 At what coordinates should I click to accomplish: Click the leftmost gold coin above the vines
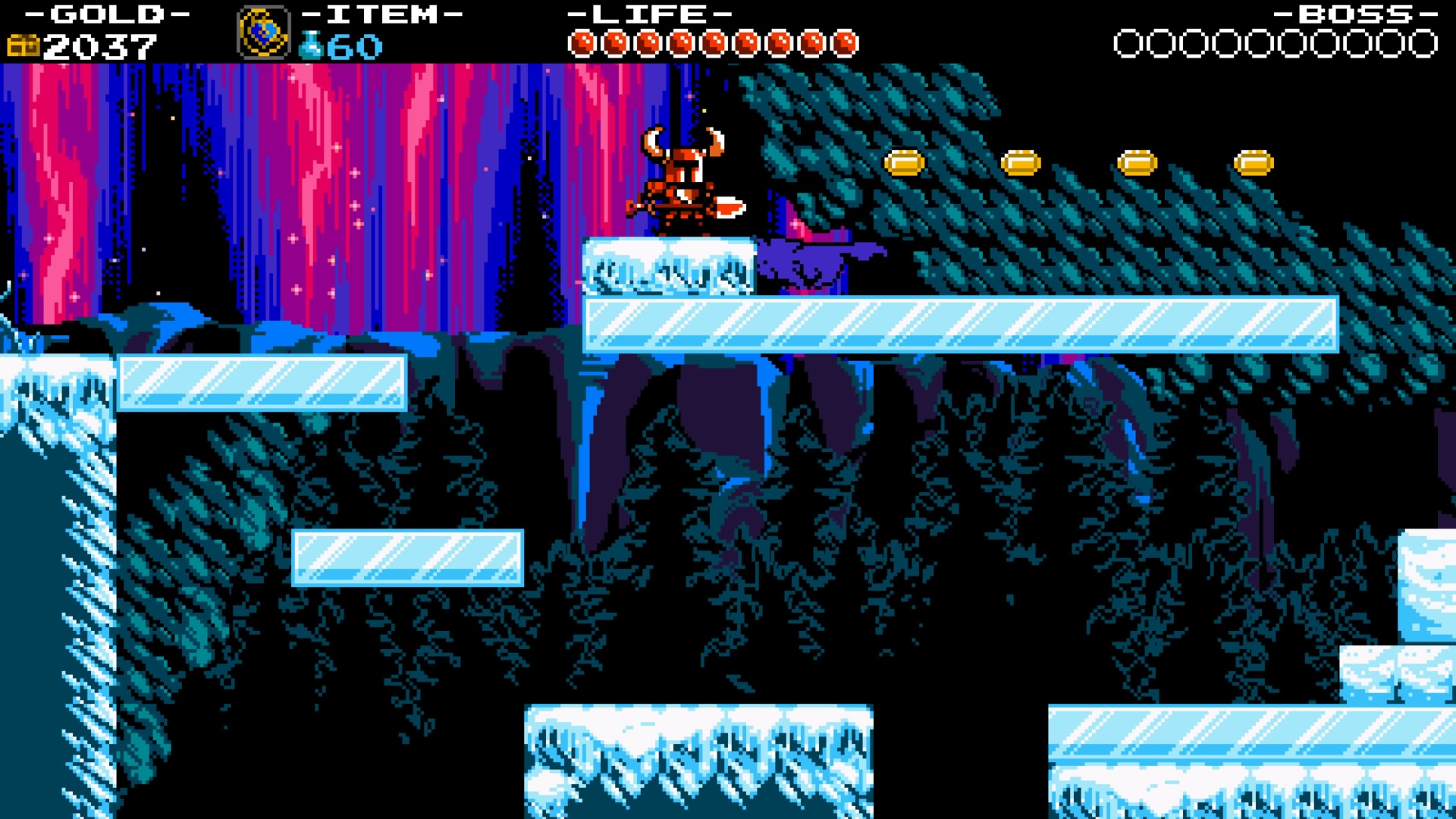point(902,161)
